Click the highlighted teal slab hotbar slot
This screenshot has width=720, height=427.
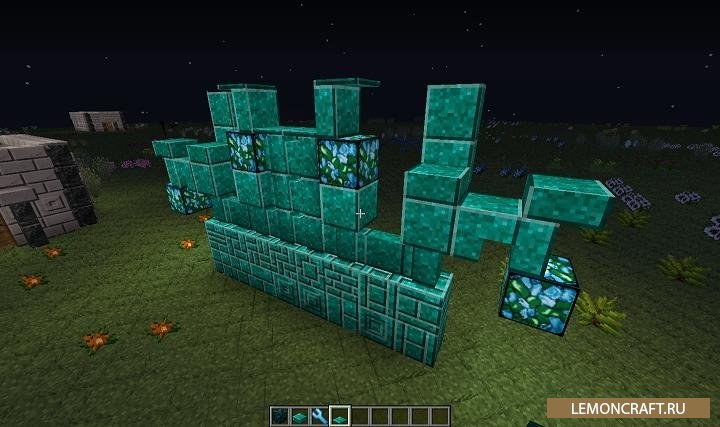pyautogui.click(x=339, y=415)
